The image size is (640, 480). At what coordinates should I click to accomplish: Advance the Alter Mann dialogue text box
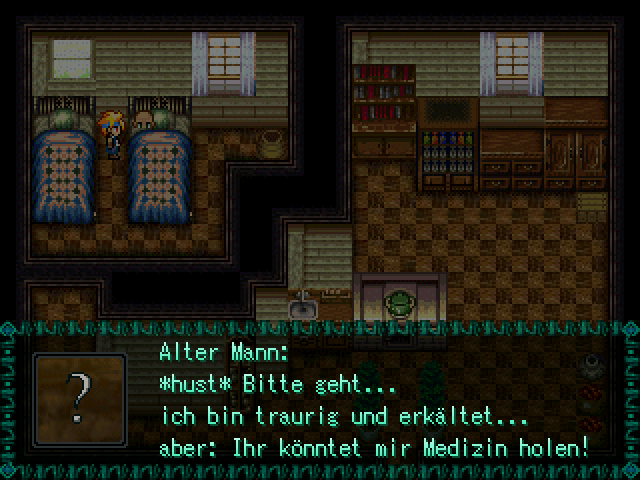(x=370, y=400)
